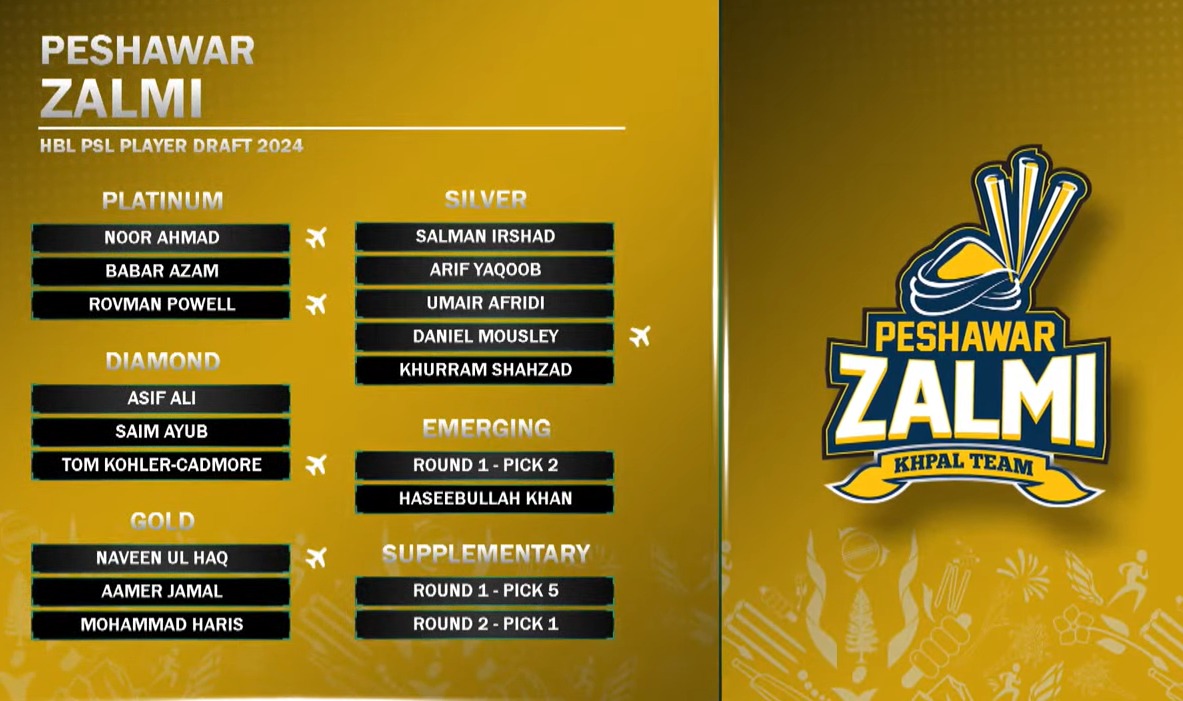Select Naveen Ul Haq under Gold

(x=161, y=558)
